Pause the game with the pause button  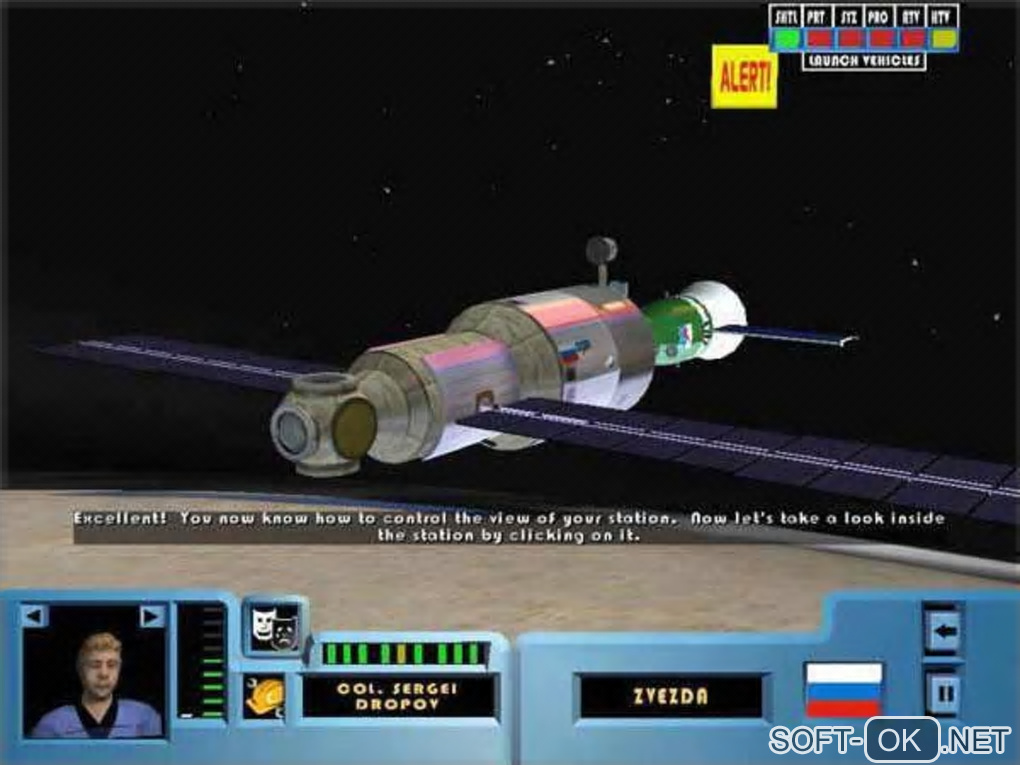pyautogui.click(x=943, y=692)
